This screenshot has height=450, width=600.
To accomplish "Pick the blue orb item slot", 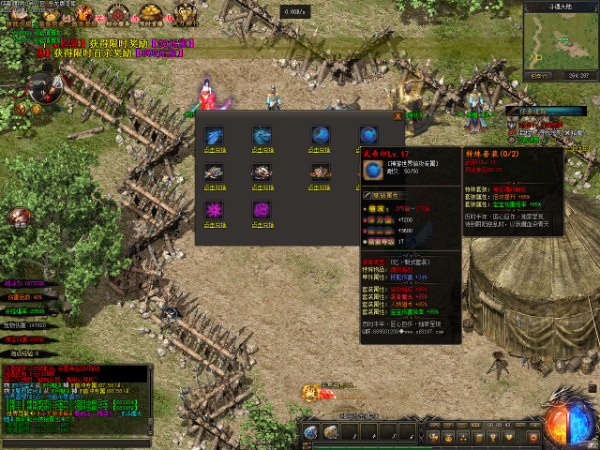I will [x=319, y=135].
